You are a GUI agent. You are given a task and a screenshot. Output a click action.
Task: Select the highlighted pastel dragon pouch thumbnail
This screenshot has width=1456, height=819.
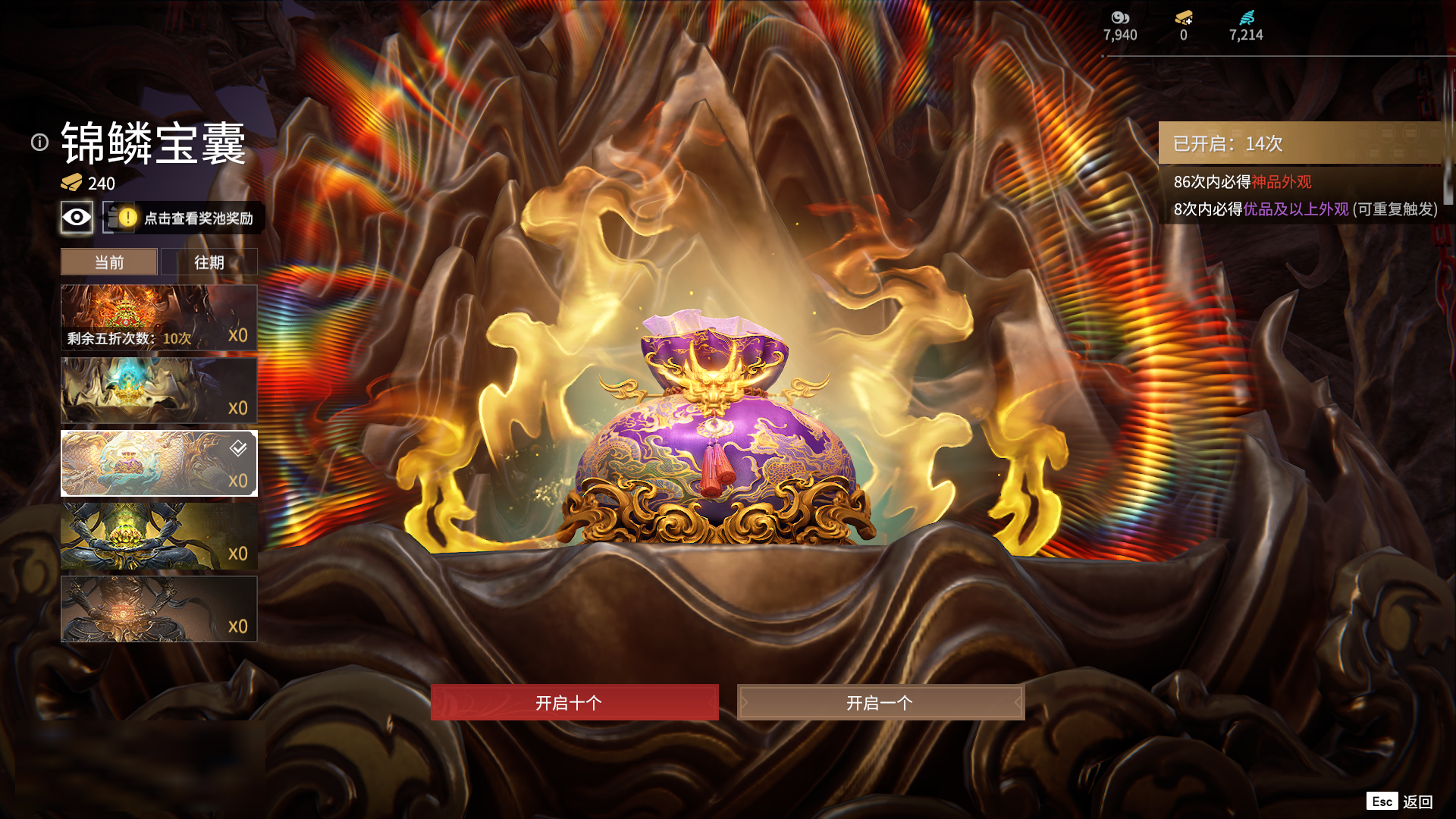158,463
